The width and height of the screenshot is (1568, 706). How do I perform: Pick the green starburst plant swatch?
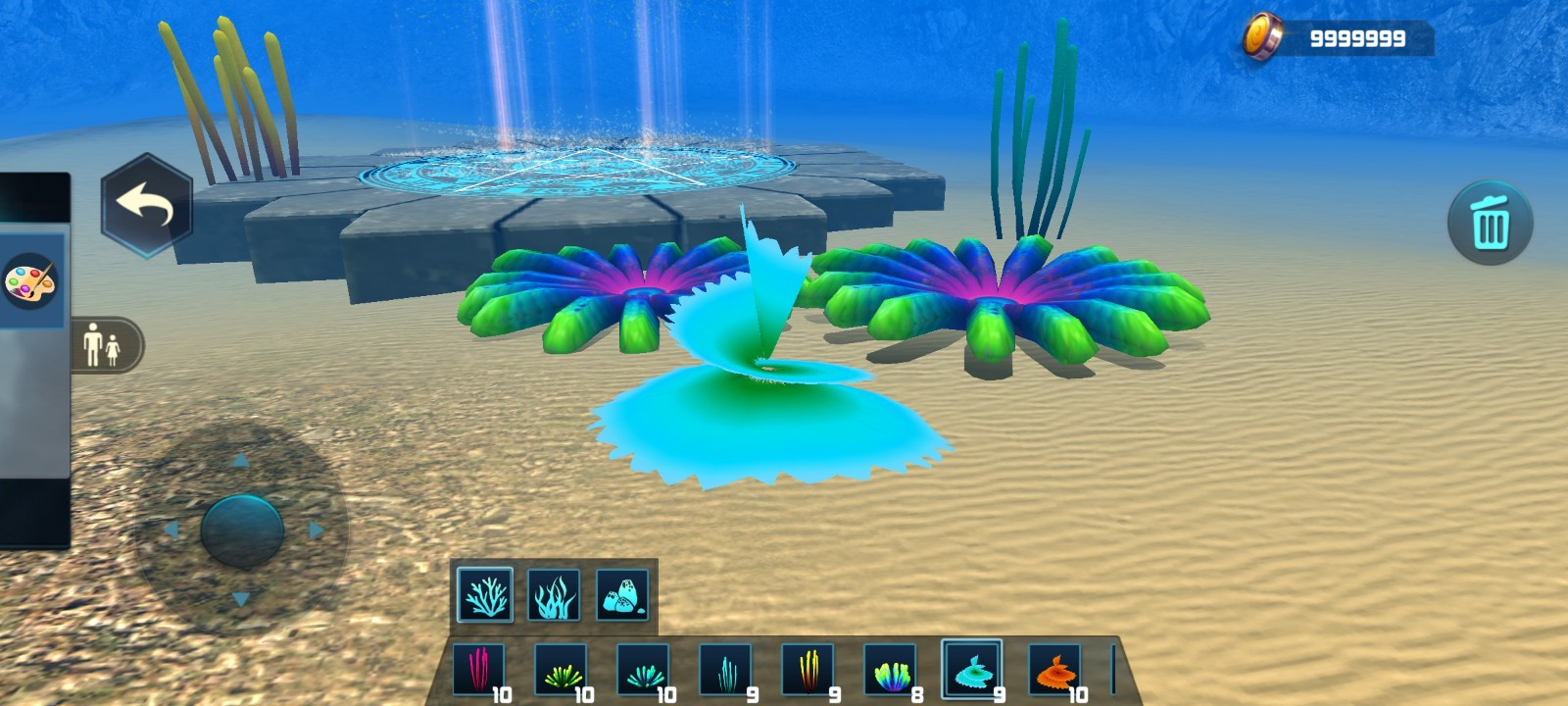pyautogui.click(x=563, y=670)
